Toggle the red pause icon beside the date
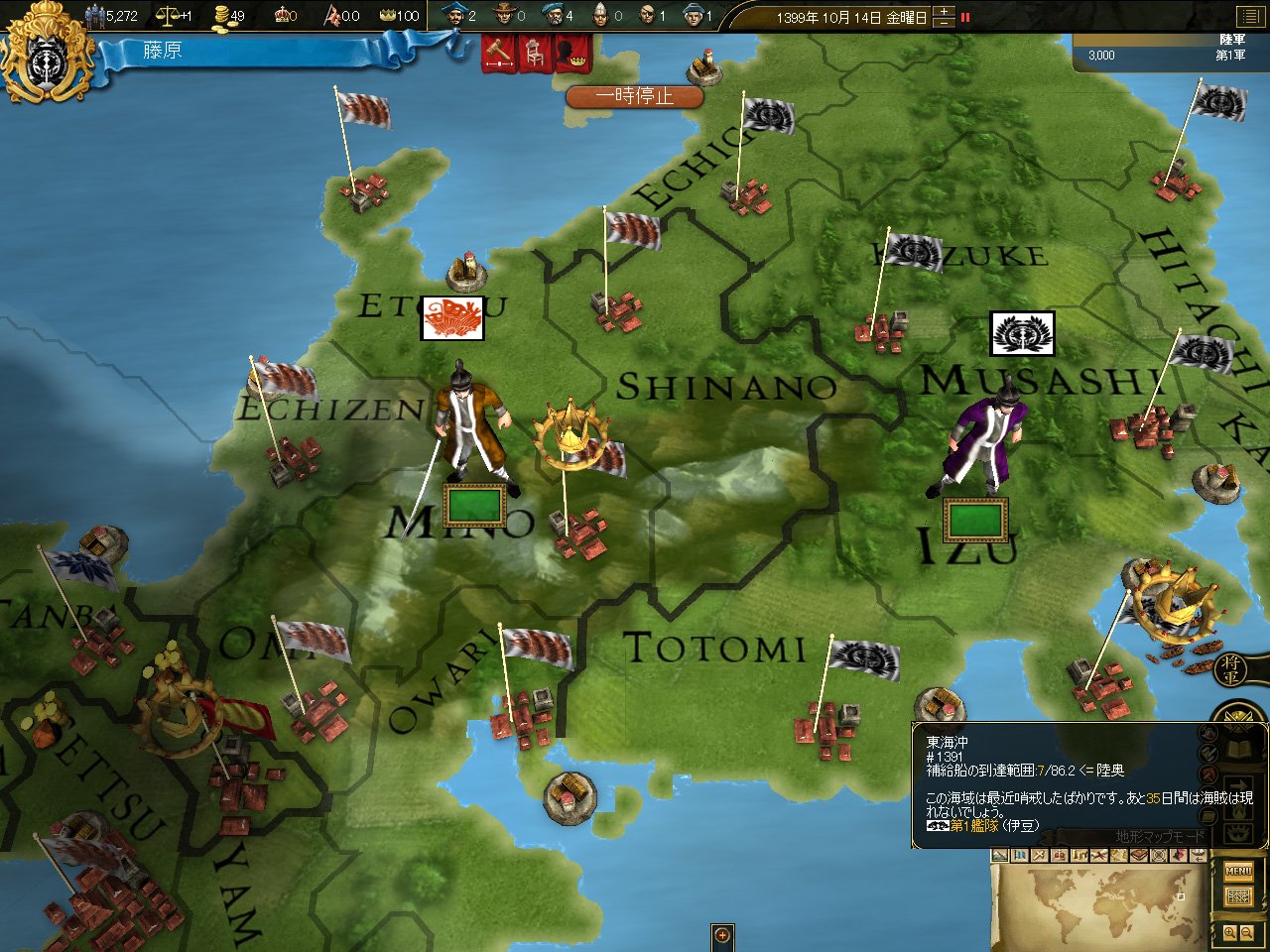Viewport: 1270px width, 952px height. pyautogui.click(x=965, y=17)
